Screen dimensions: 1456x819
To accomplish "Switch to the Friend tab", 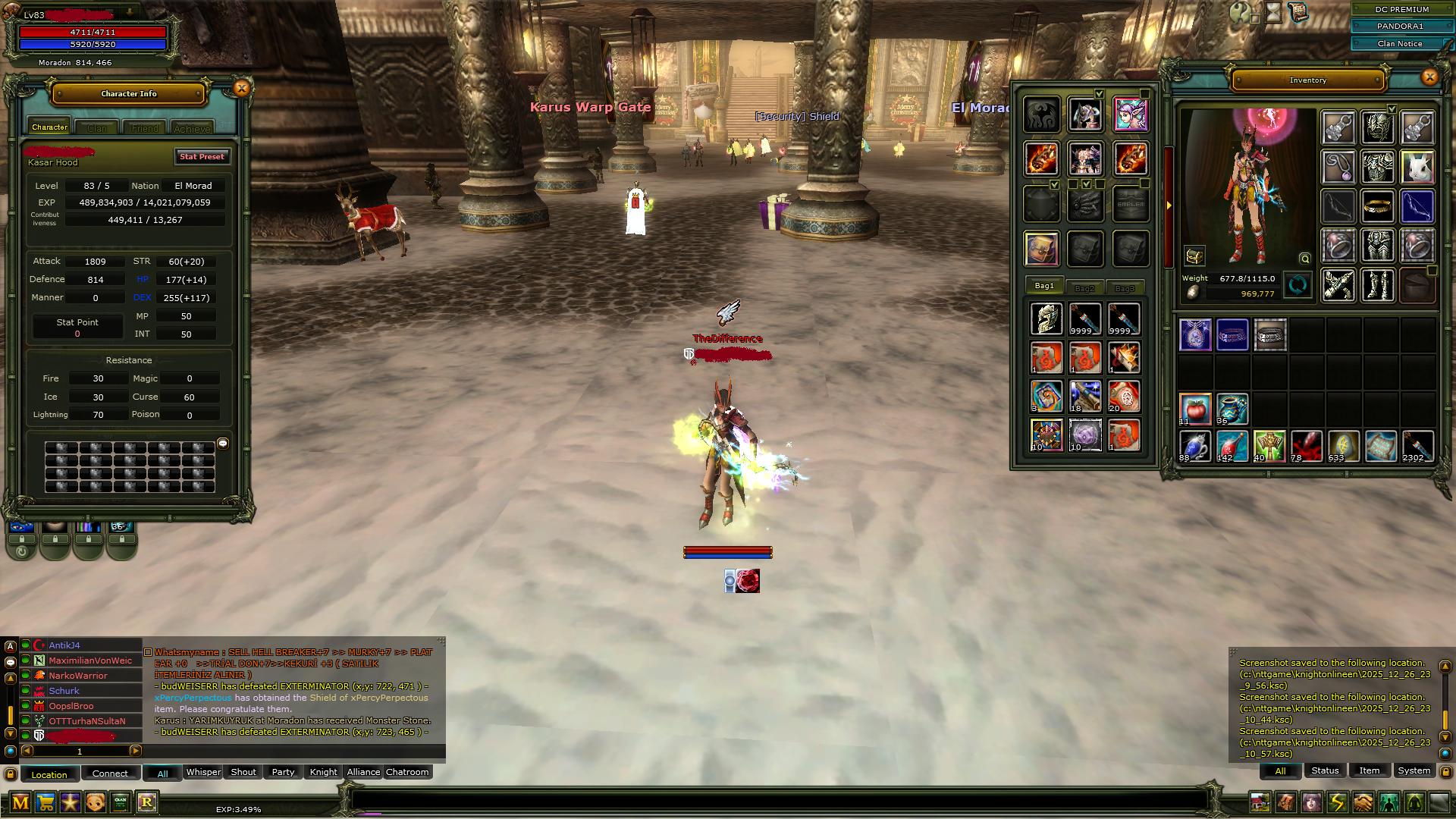I will tap(145, 128).
